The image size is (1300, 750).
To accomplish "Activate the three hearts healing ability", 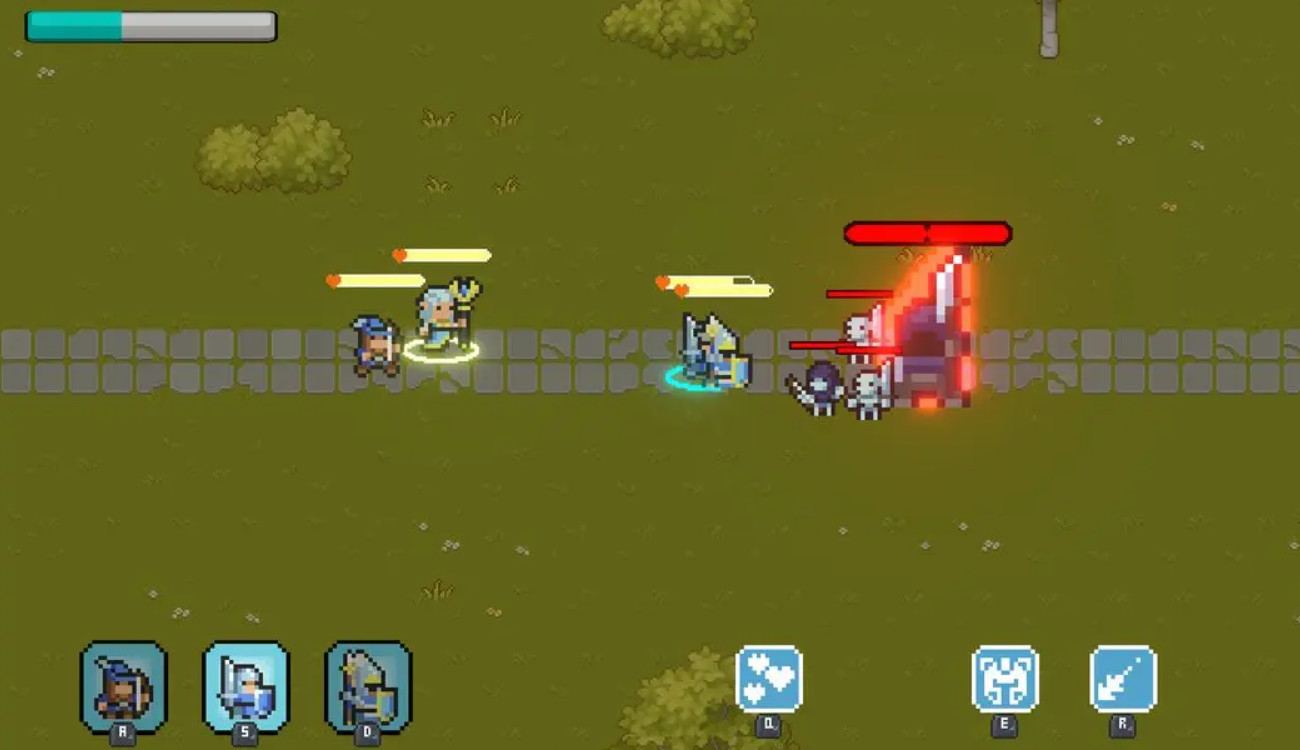I will [x=768, y=679].
